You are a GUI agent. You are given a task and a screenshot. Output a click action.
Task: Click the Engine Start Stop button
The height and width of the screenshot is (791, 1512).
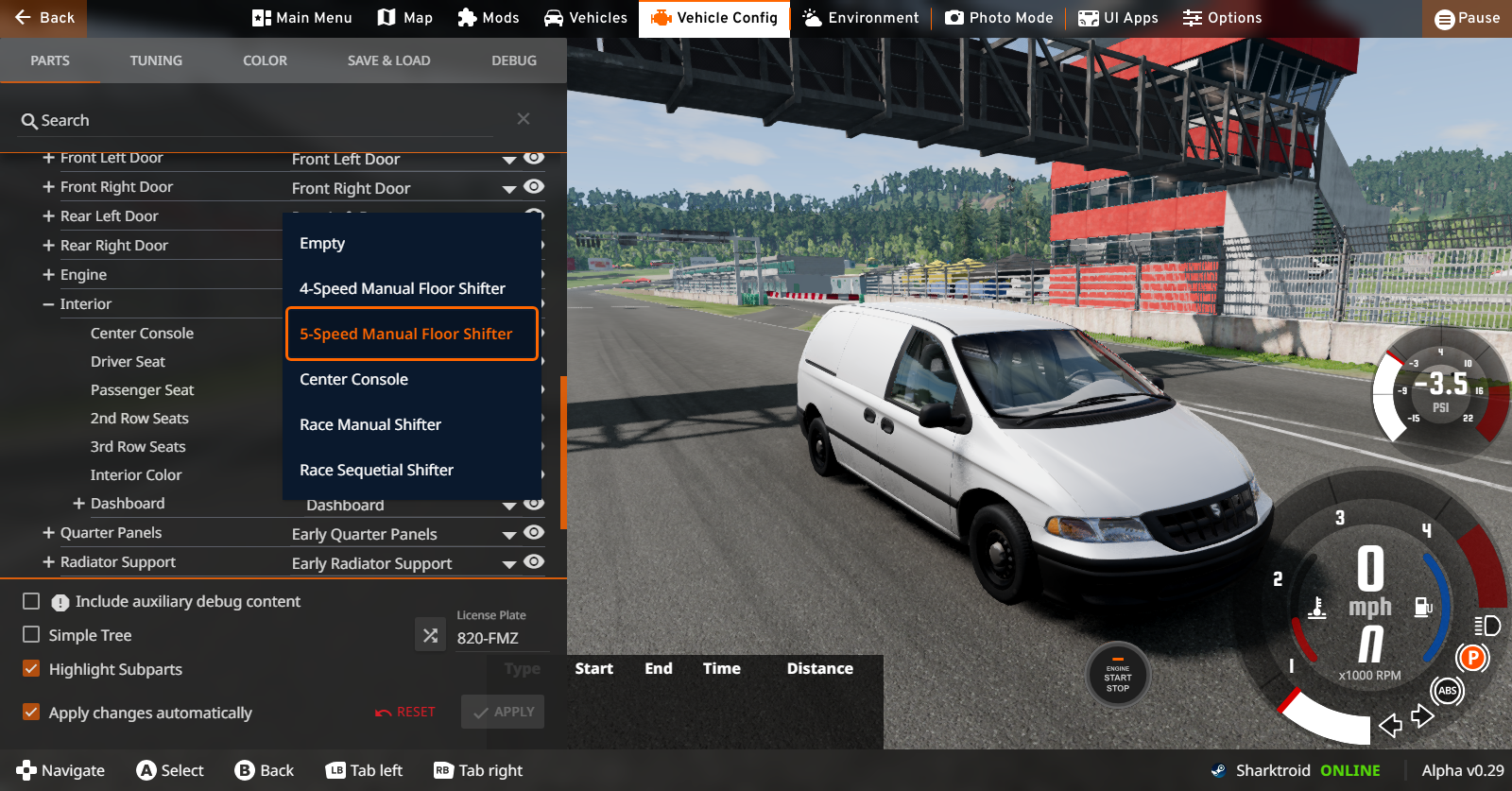tap(1118, 676)
